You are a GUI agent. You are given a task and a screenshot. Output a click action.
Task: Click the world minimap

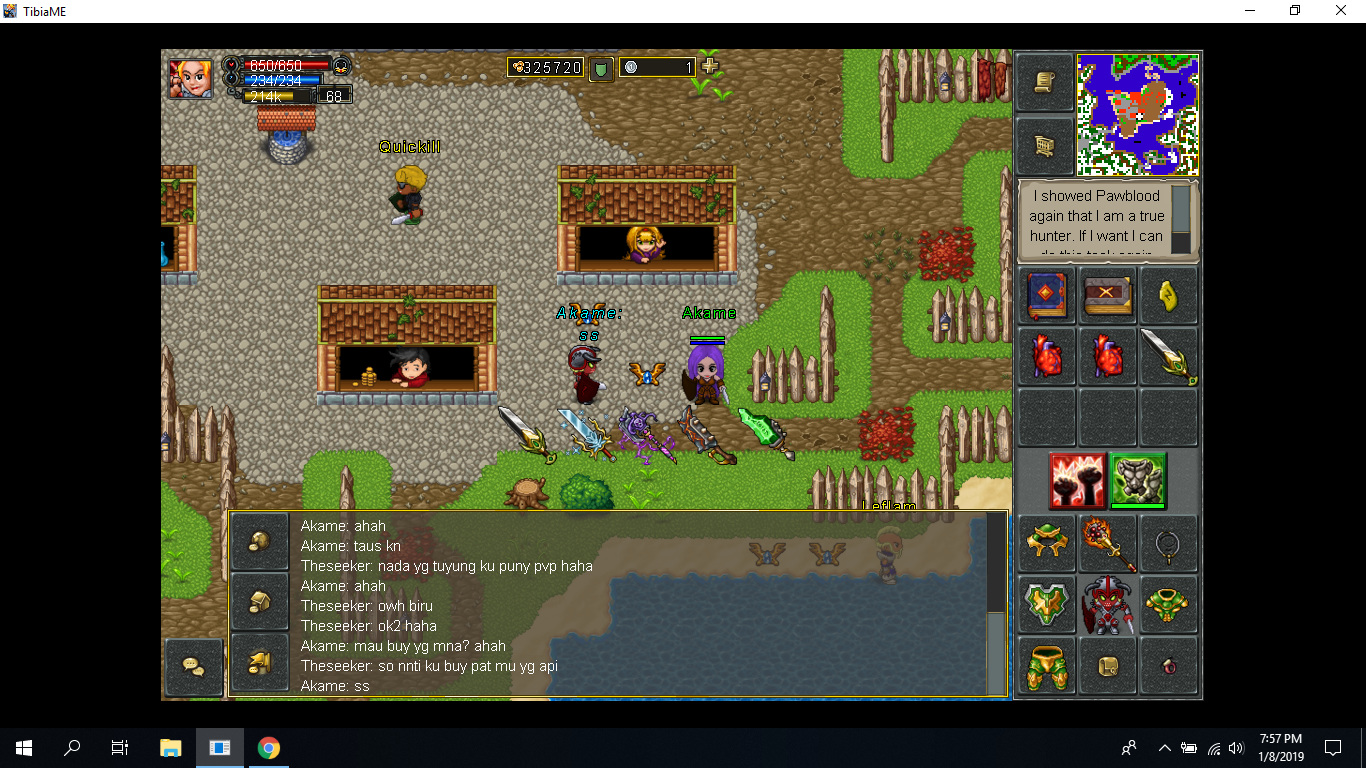point(1138,115)
